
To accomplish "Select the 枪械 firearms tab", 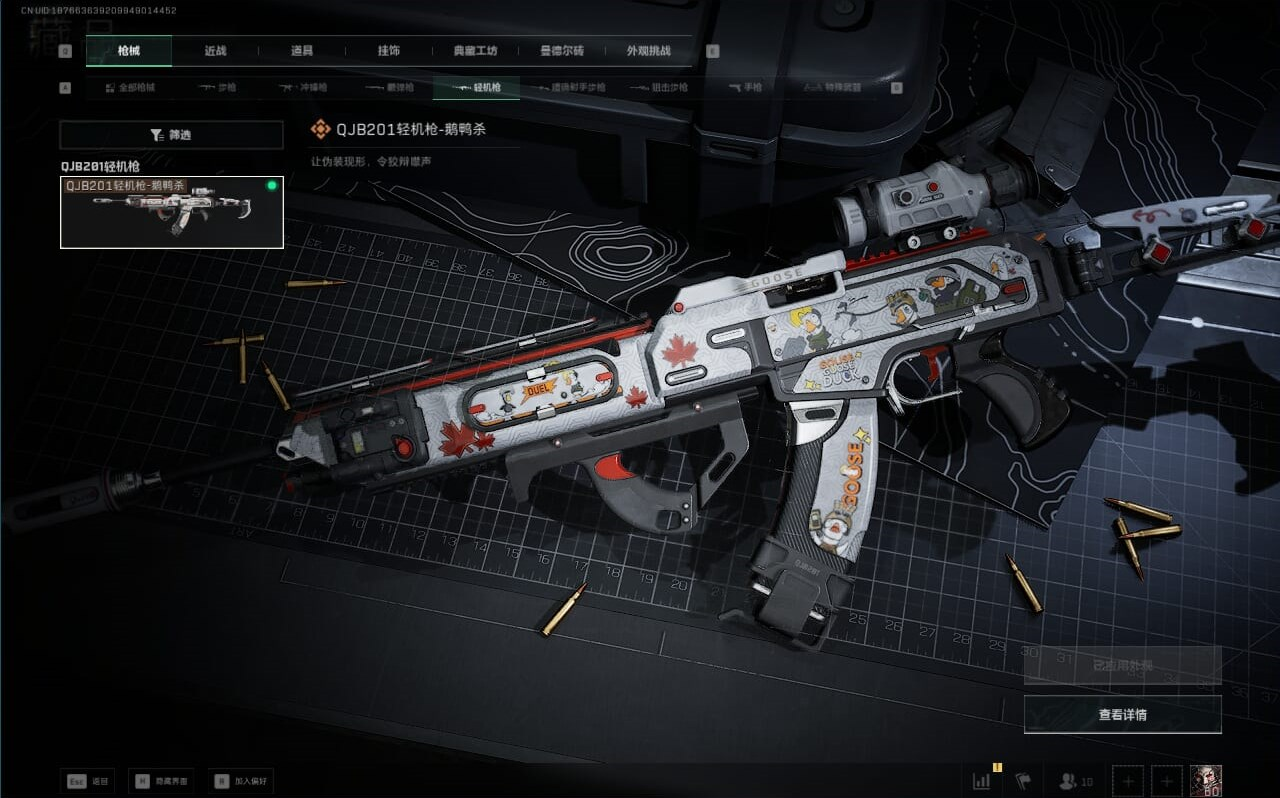I will tap(129, 51).
